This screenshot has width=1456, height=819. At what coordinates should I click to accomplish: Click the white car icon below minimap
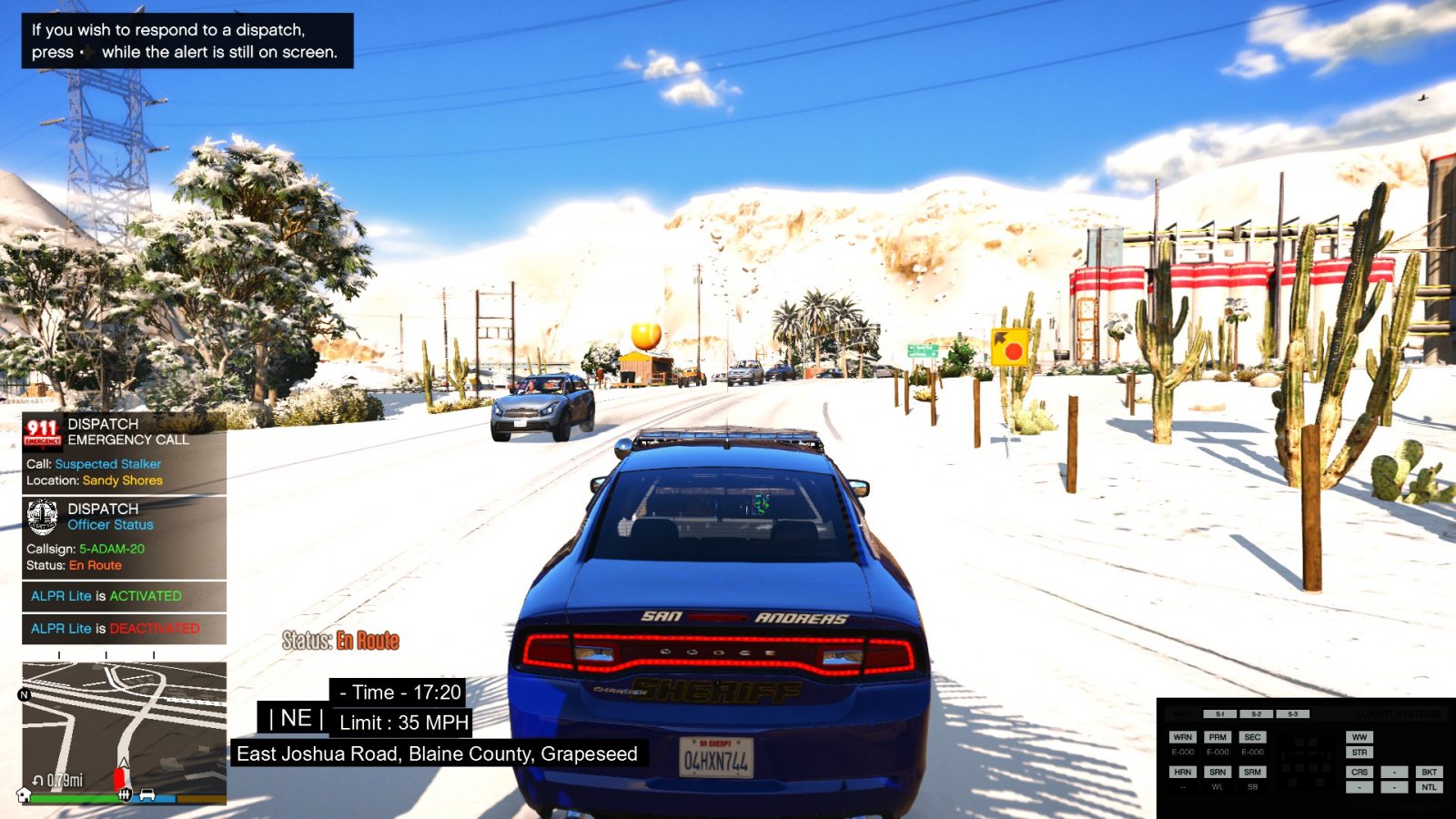(147, 794)
